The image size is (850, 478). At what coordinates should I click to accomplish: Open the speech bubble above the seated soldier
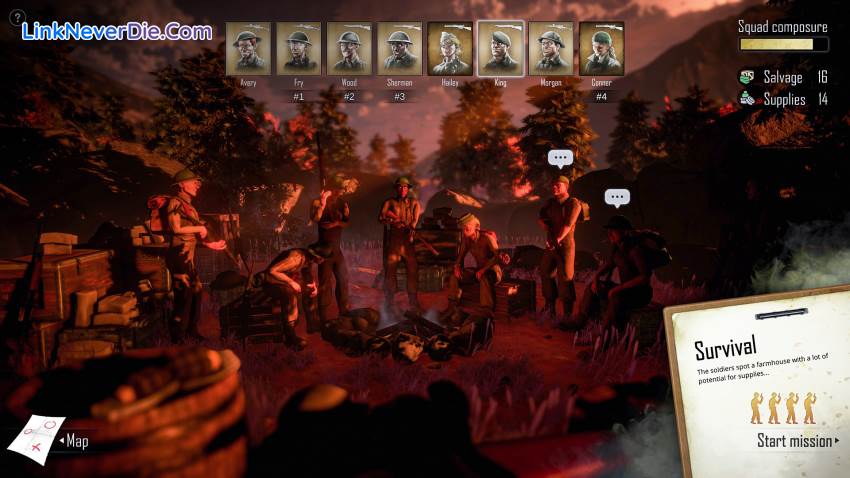(617, 198)
